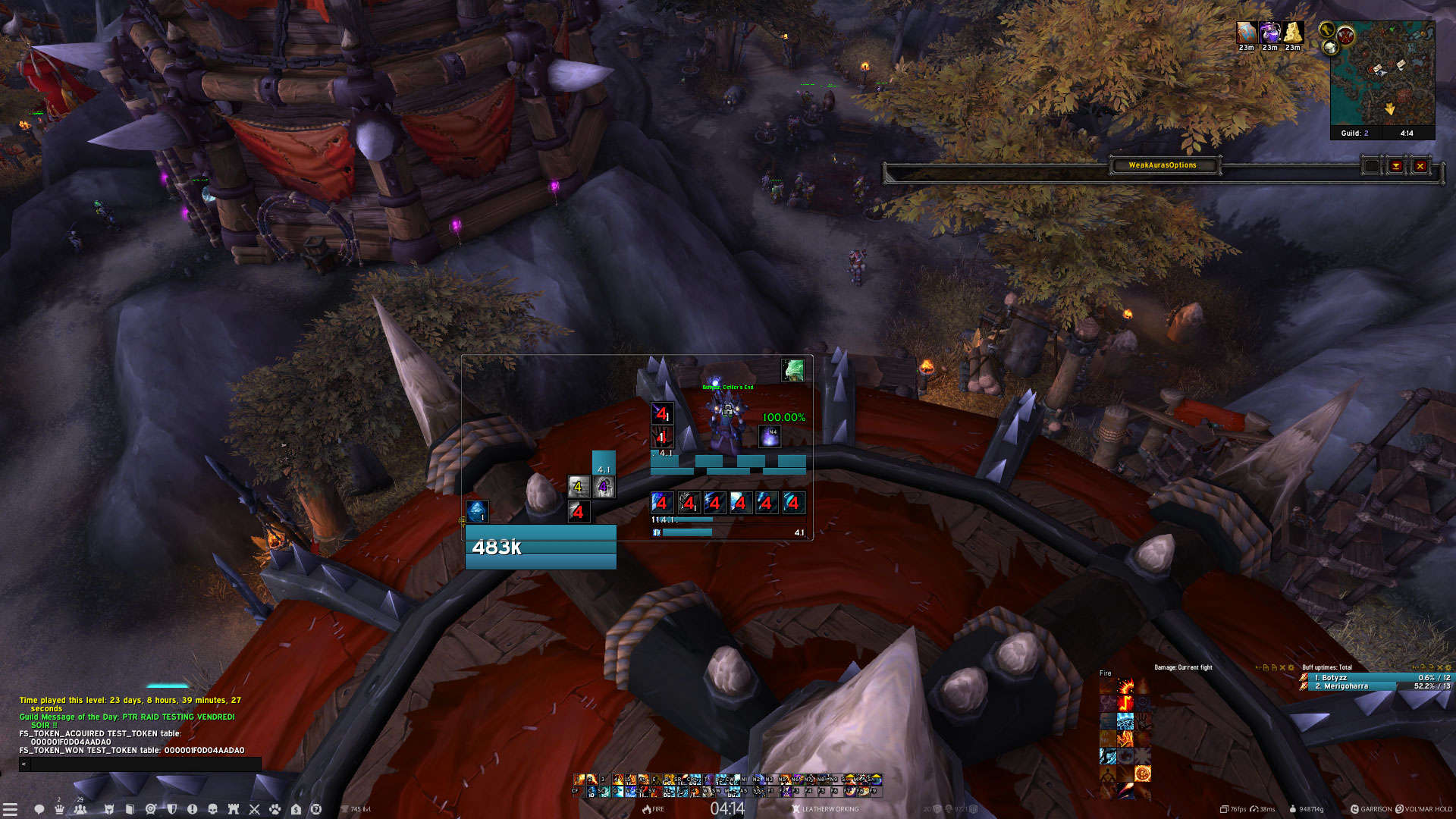The height and width of the screenshot is (819, 1456).
Task: Select the purple flask buff icon
Action: [x=1269, y=33]
